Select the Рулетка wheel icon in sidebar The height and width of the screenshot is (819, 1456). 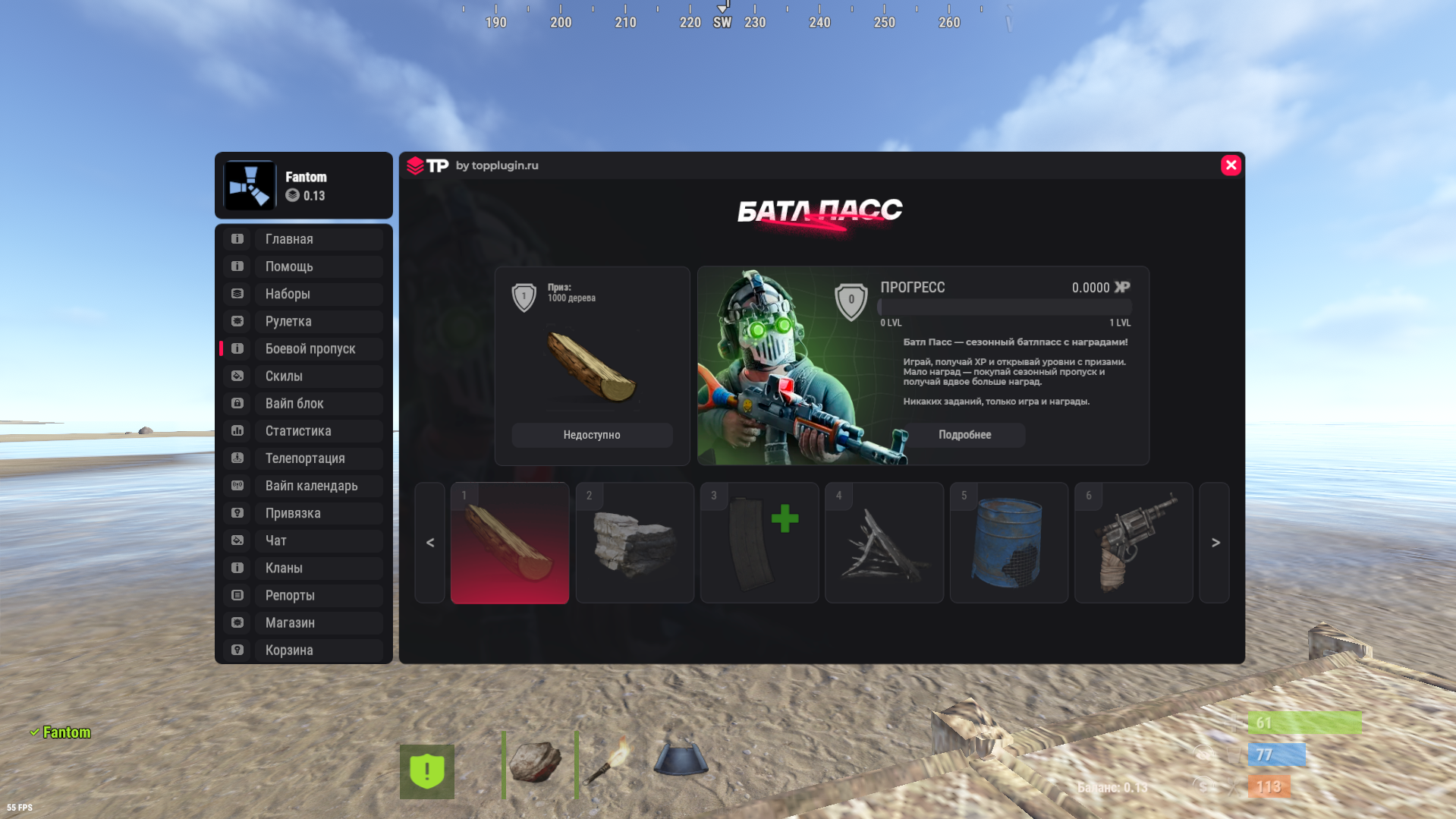pos(236,321)
